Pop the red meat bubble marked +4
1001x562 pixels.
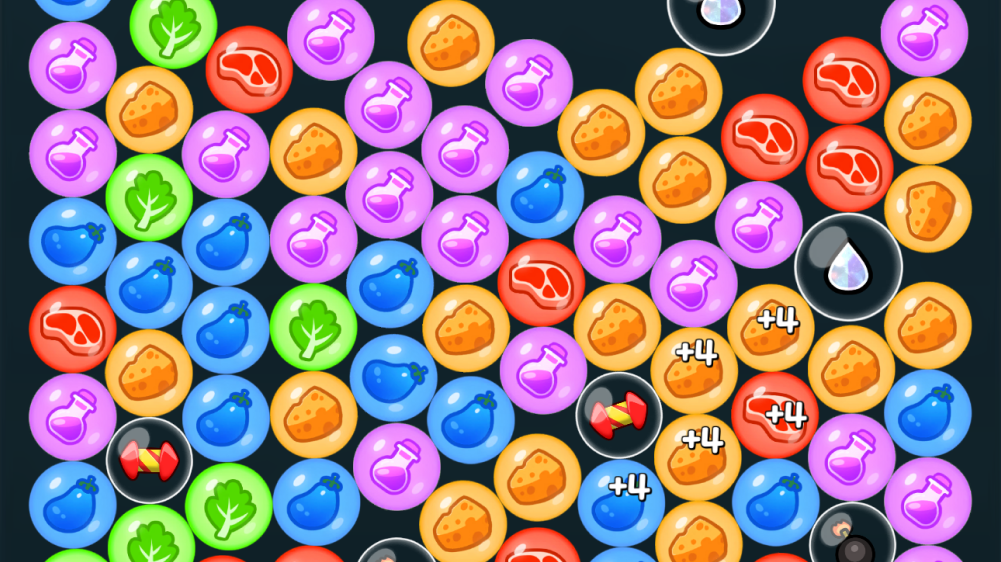(775, 414)
